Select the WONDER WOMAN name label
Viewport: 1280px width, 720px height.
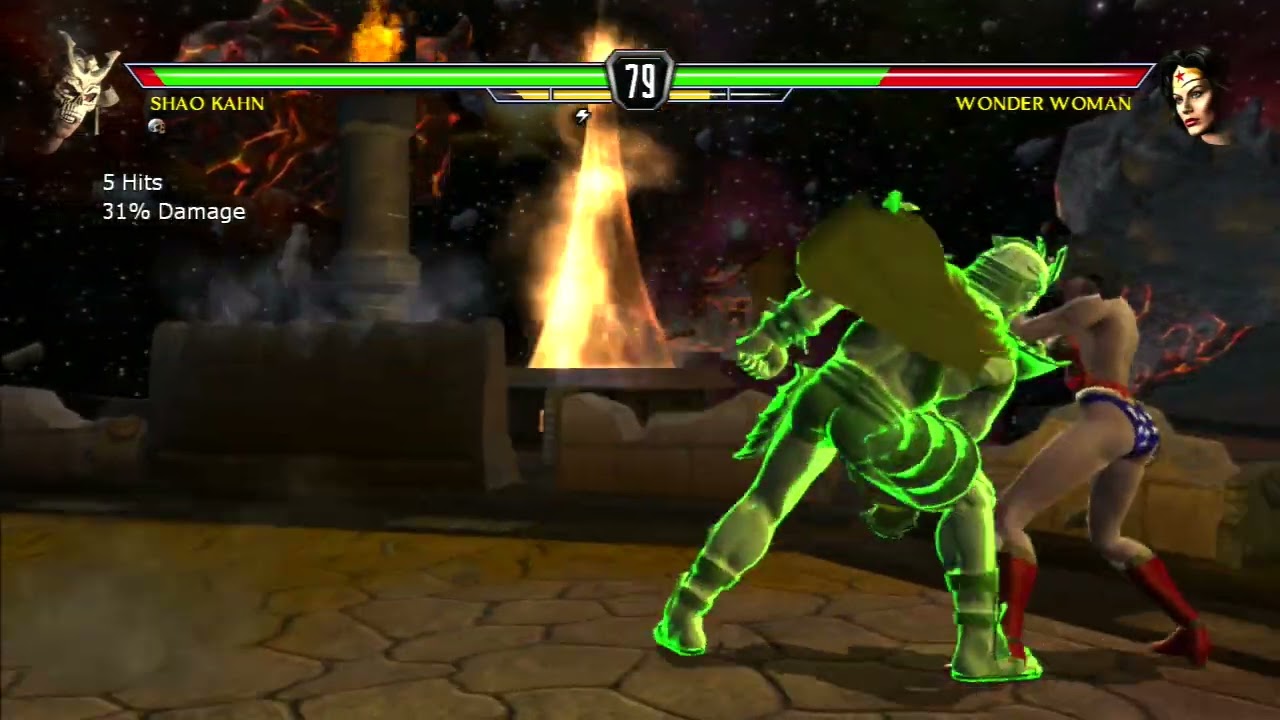click(1044, 104)
